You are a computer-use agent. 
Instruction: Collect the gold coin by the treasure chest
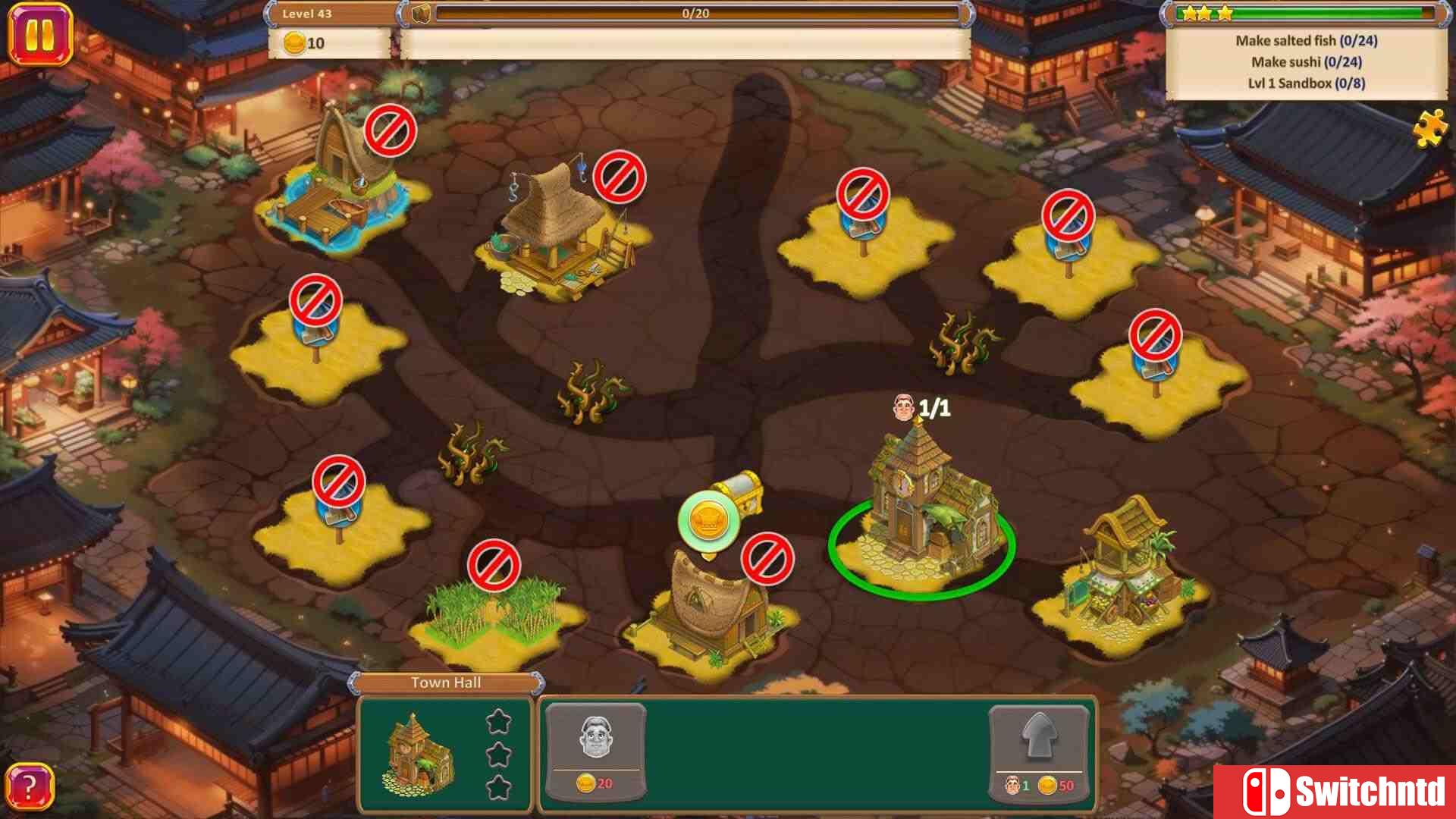(x=708, y=519)
